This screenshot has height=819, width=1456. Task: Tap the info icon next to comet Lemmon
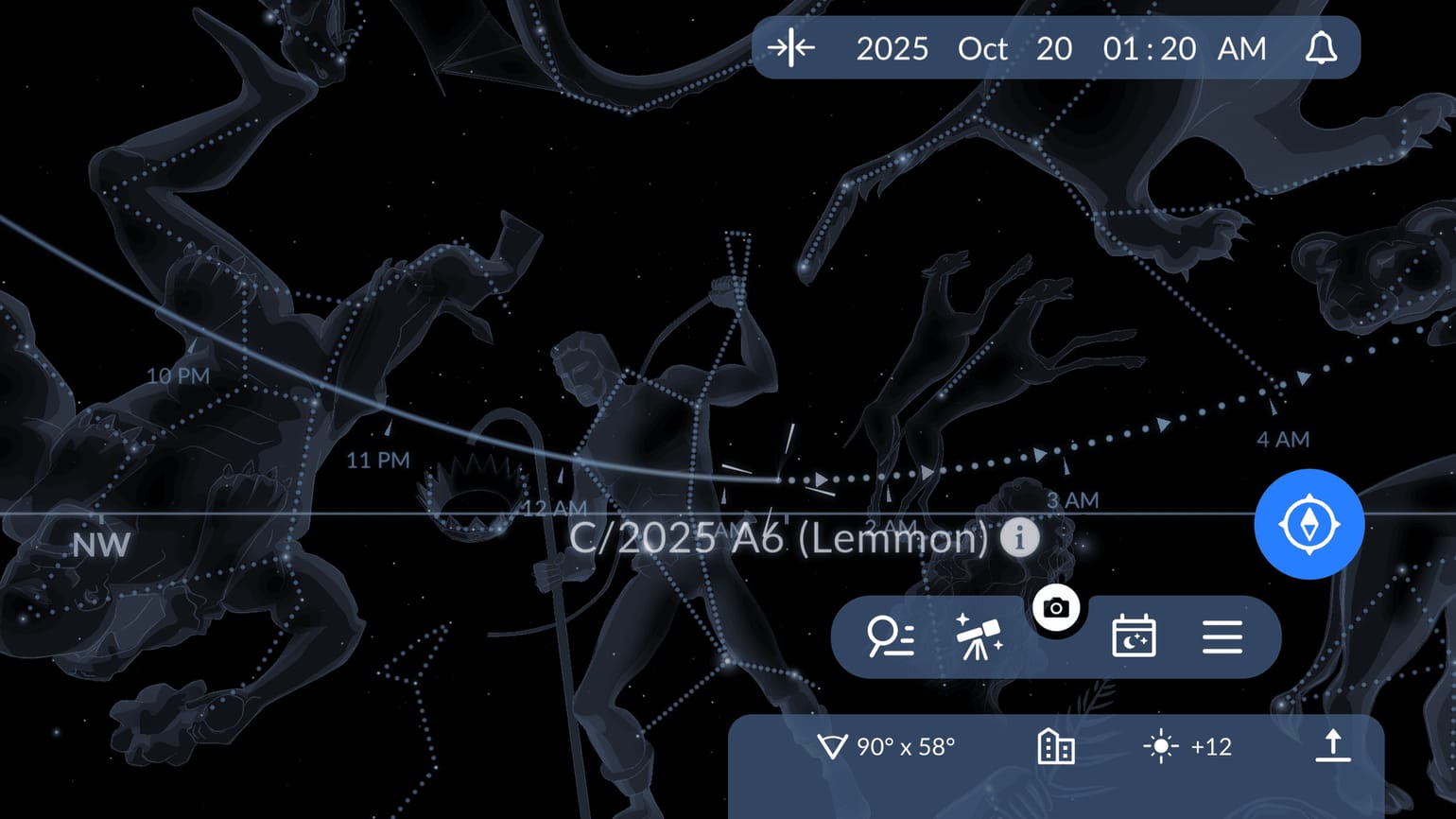(1020, 539)
